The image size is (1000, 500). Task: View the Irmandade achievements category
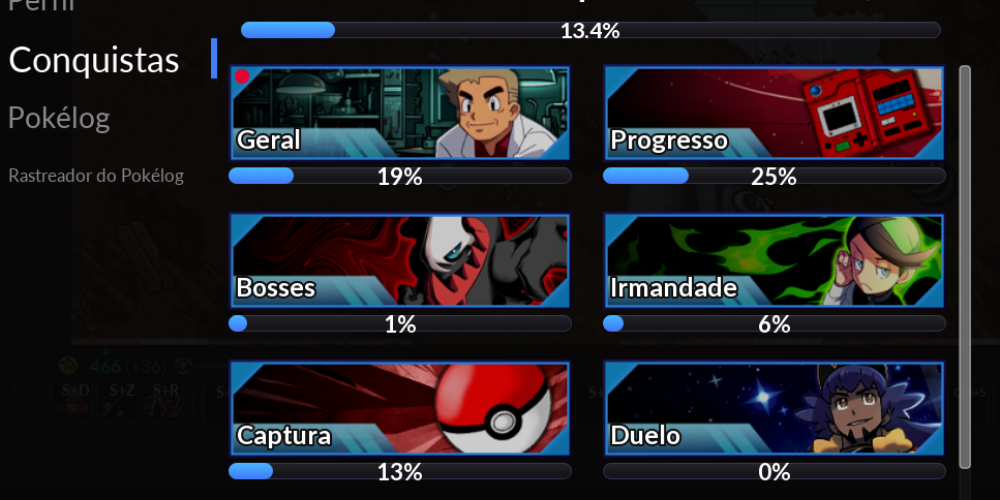tap(774, 260)
